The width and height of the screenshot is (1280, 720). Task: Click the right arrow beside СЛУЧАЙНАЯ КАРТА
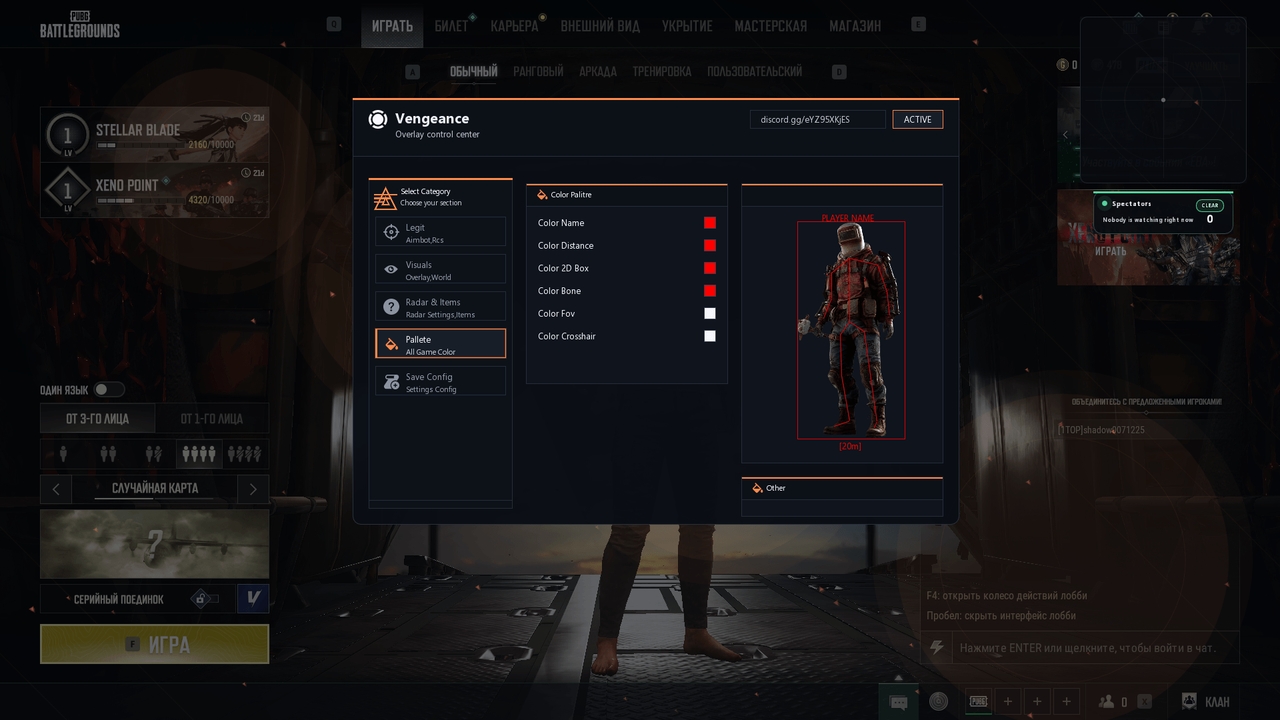(x=253, y=489)
